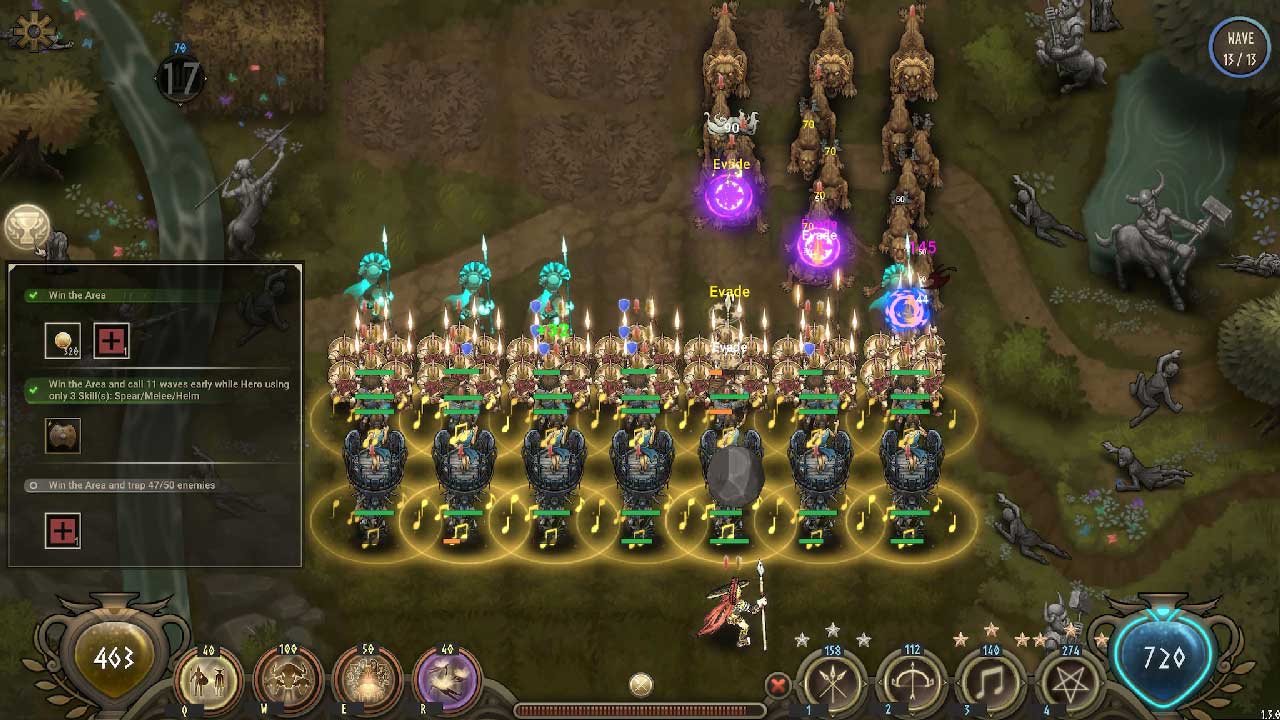
Task: Select the crossed spears tower build
Action: tap(832, 685)
